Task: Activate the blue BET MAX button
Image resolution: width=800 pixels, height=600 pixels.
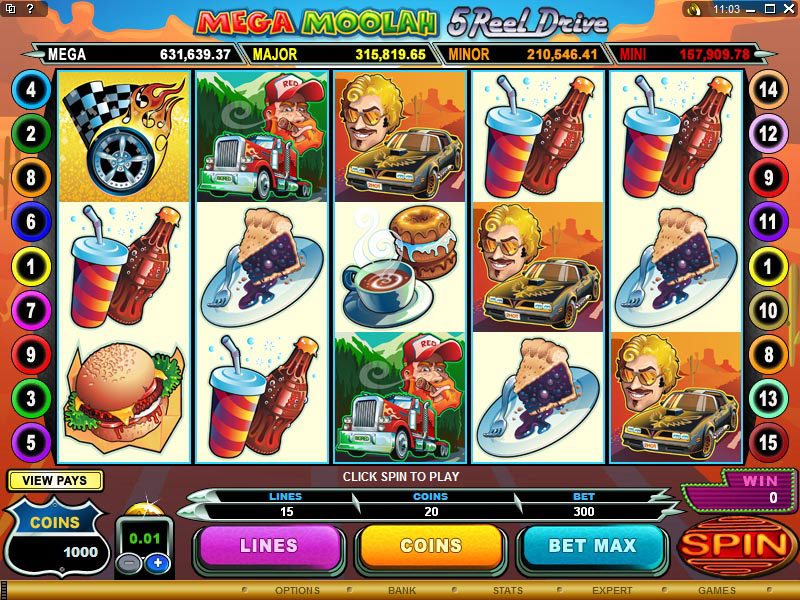Action: click(592, 547)
